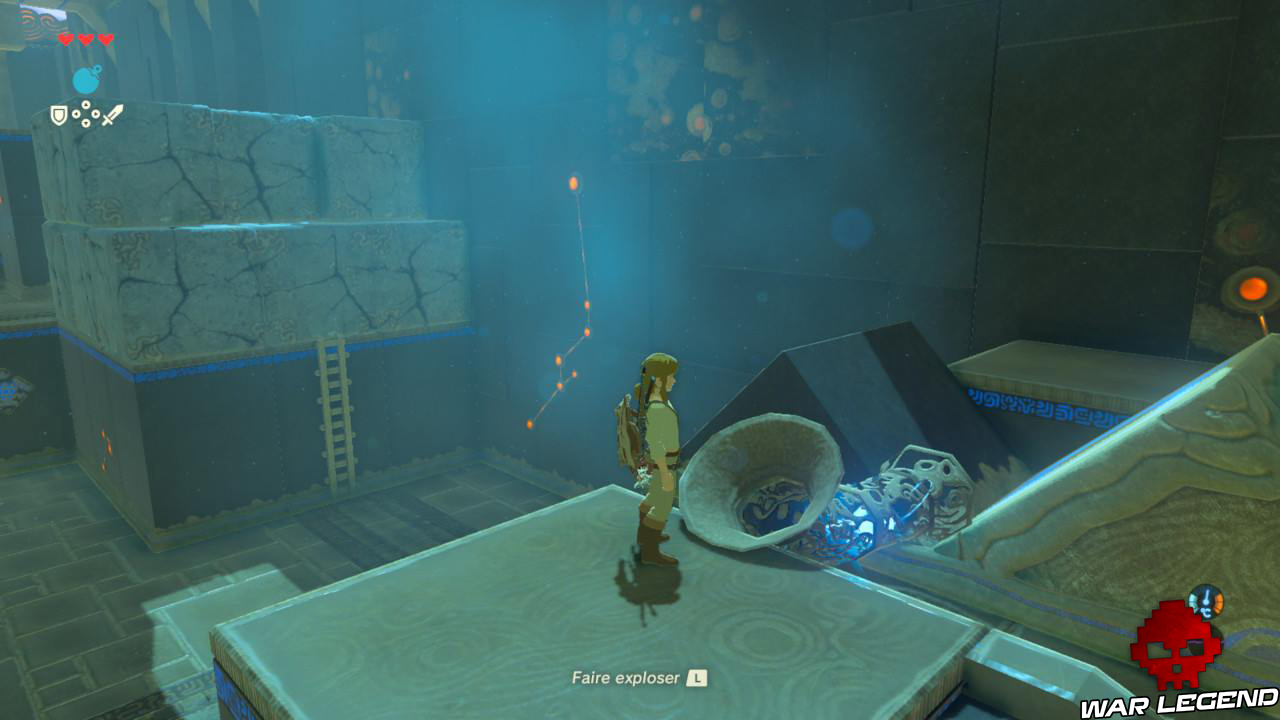The width and height of the screenshot is (1280, 720).
Task: Click the shield icon in the HUD
Action: point(59,115)
